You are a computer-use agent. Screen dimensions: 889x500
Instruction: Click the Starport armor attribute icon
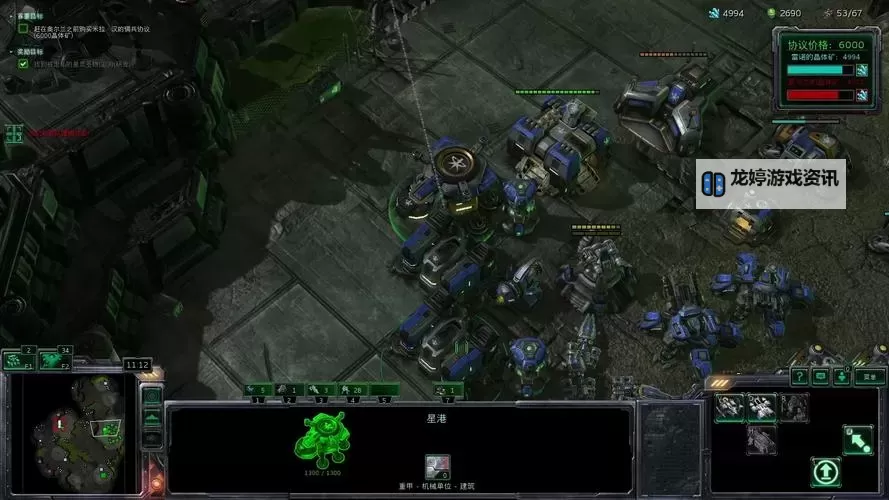(x=437, y=466)
